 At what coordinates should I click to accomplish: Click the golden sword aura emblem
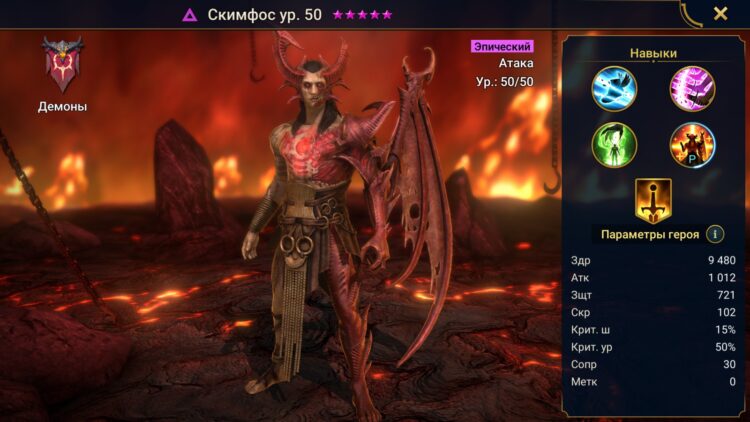pyautogui.click(x=653, y=199)
